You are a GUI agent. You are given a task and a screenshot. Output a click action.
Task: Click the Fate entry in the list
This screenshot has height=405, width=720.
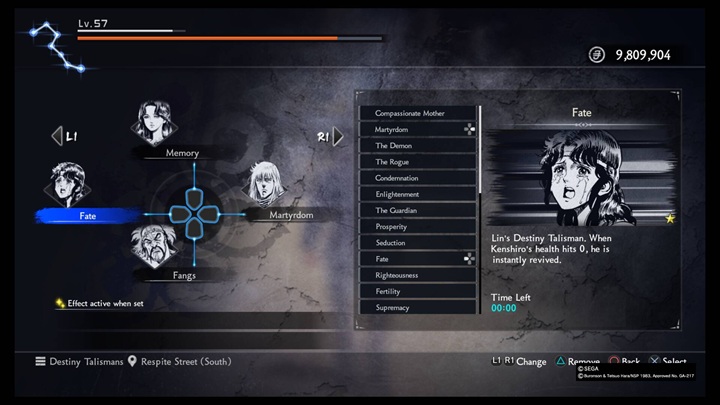[x=418, y=259]
